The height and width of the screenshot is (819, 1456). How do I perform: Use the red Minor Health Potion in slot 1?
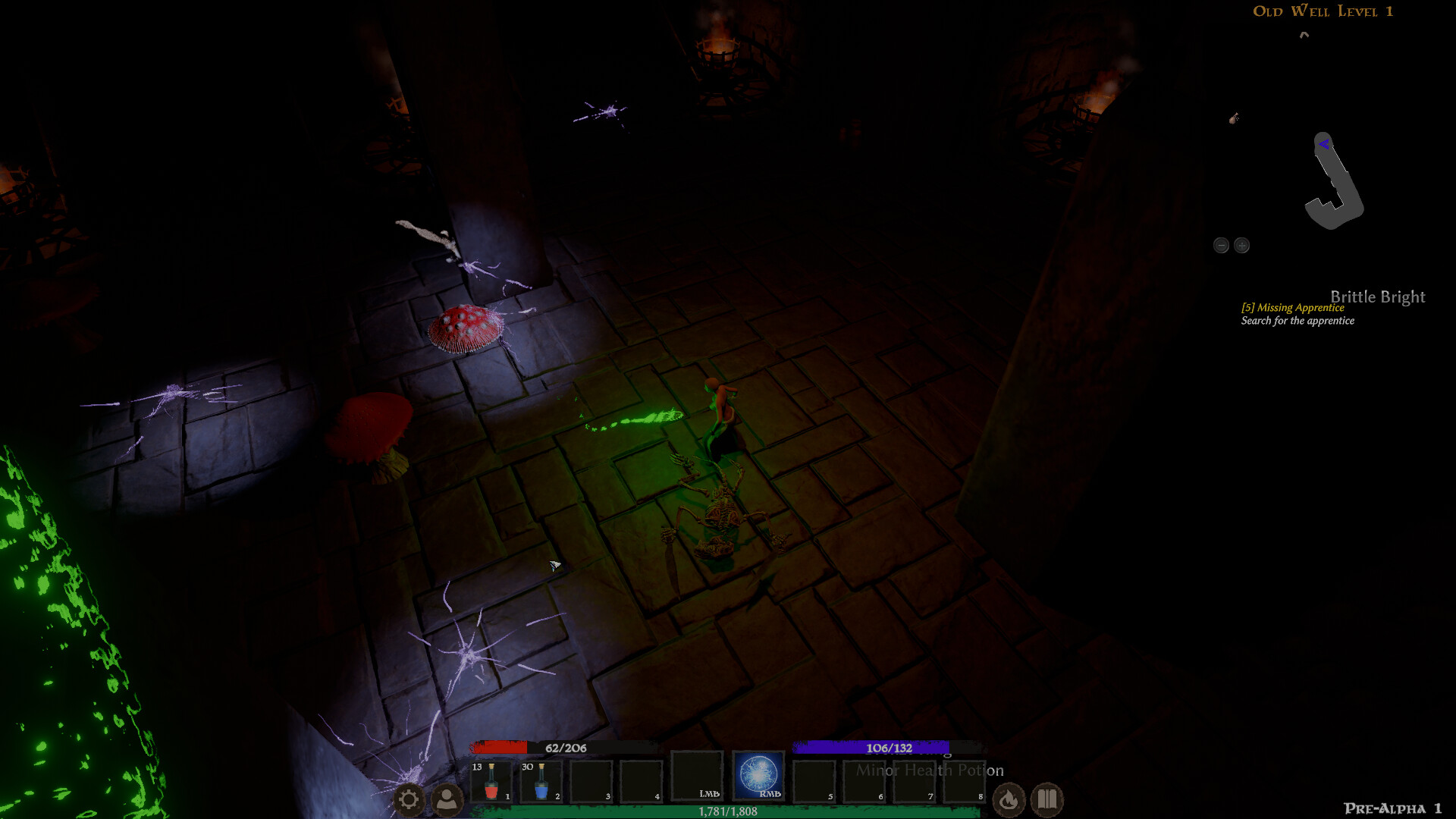[x=494, y=778]
